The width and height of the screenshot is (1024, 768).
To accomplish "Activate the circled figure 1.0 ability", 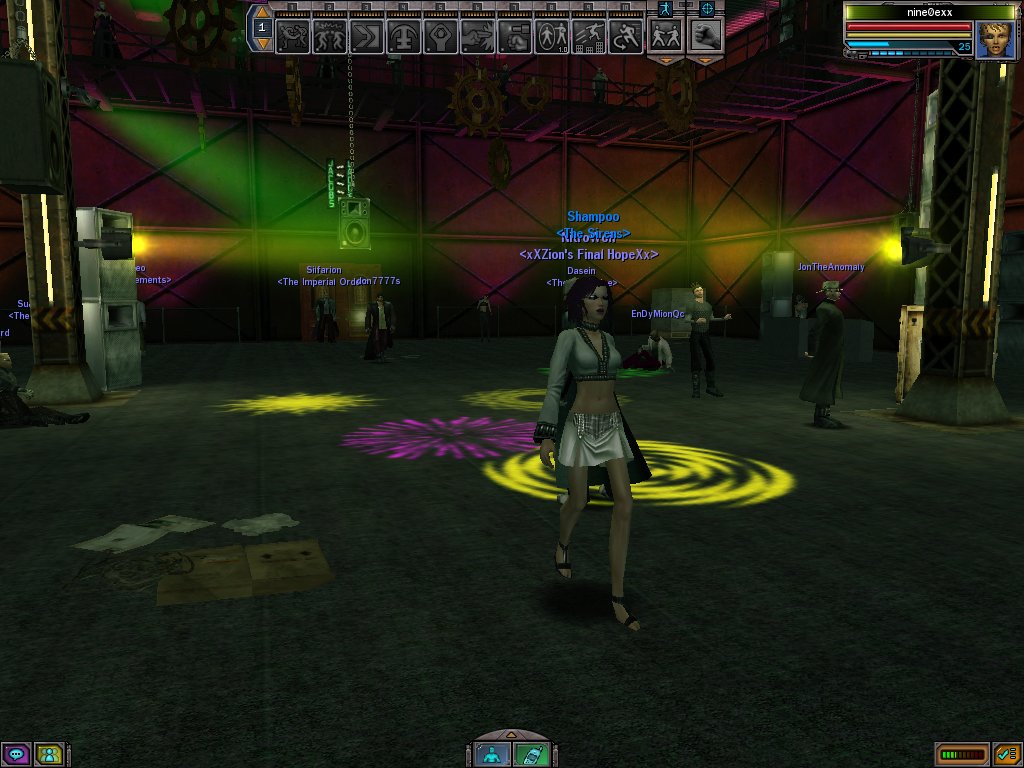I will 551,36.
